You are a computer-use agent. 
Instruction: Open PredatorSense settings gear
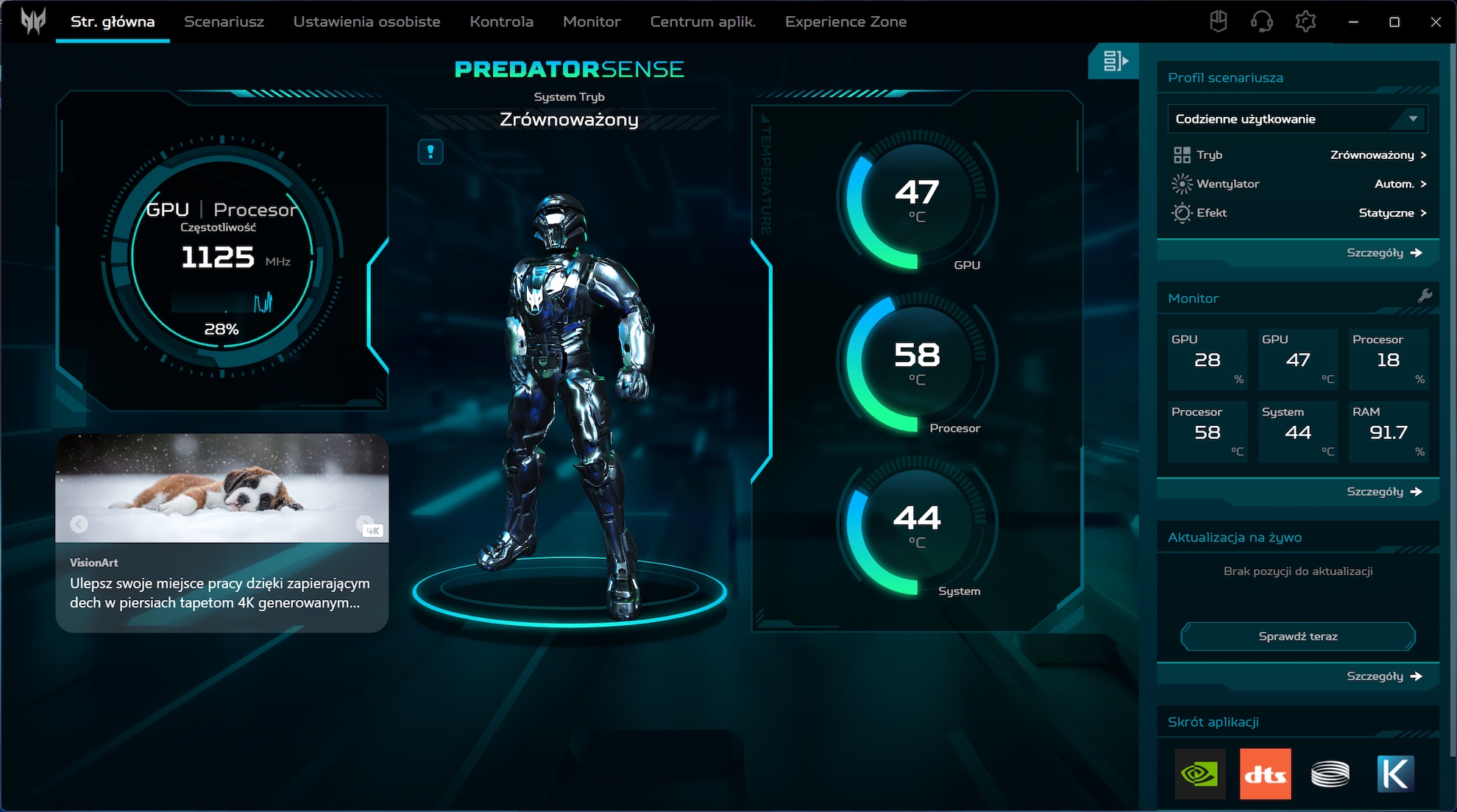pyautogui.click(x=1307, y=21)
